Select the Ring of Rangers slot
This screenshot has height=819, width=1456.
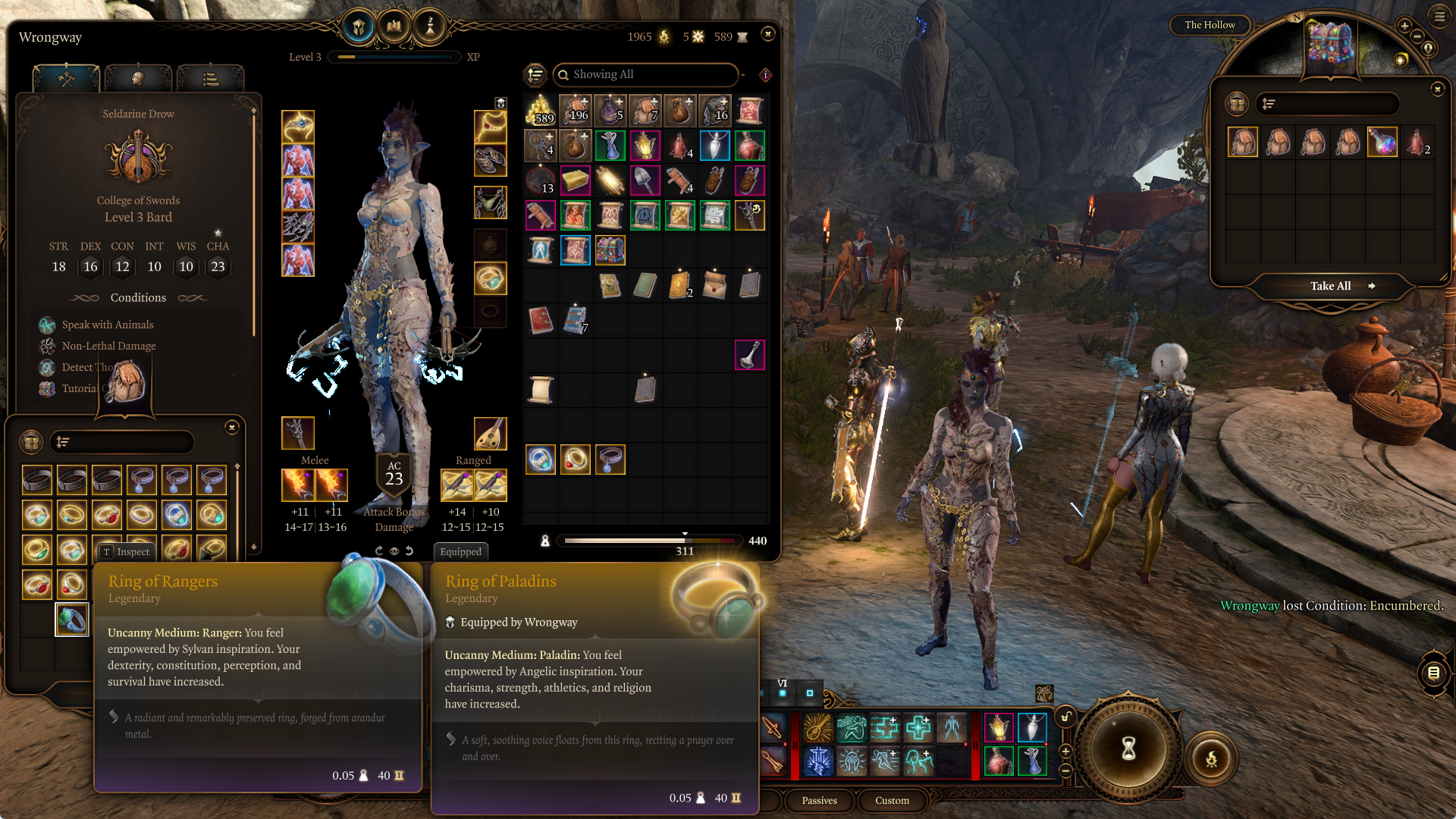pos(72,620)
